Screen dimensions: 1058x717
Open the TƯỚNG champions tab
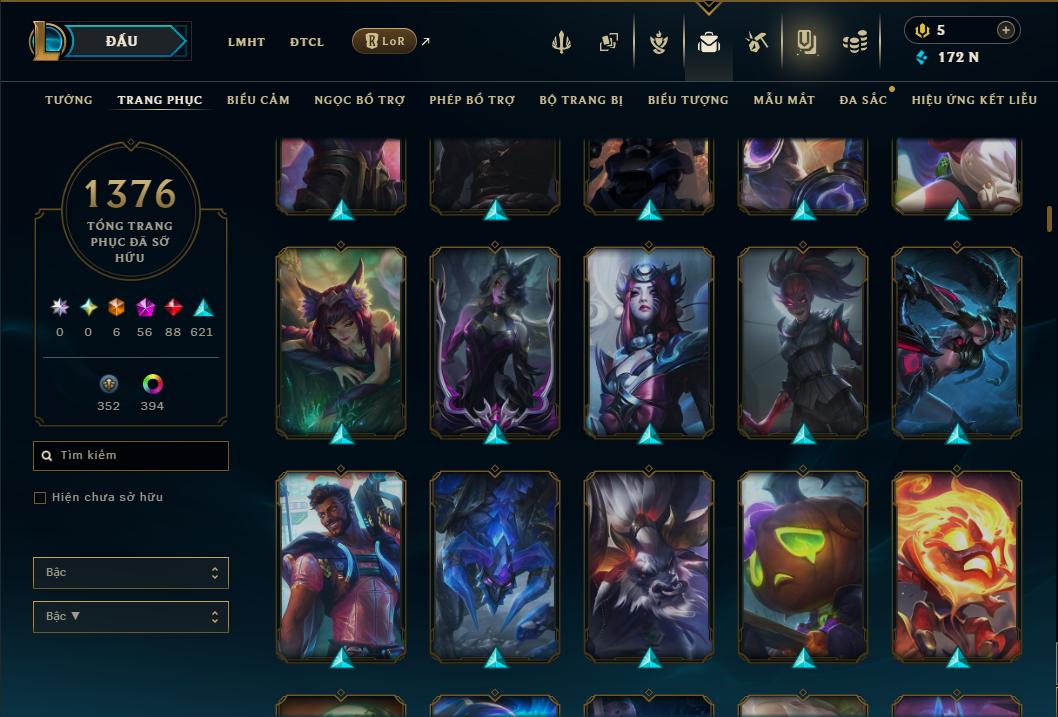69,100
